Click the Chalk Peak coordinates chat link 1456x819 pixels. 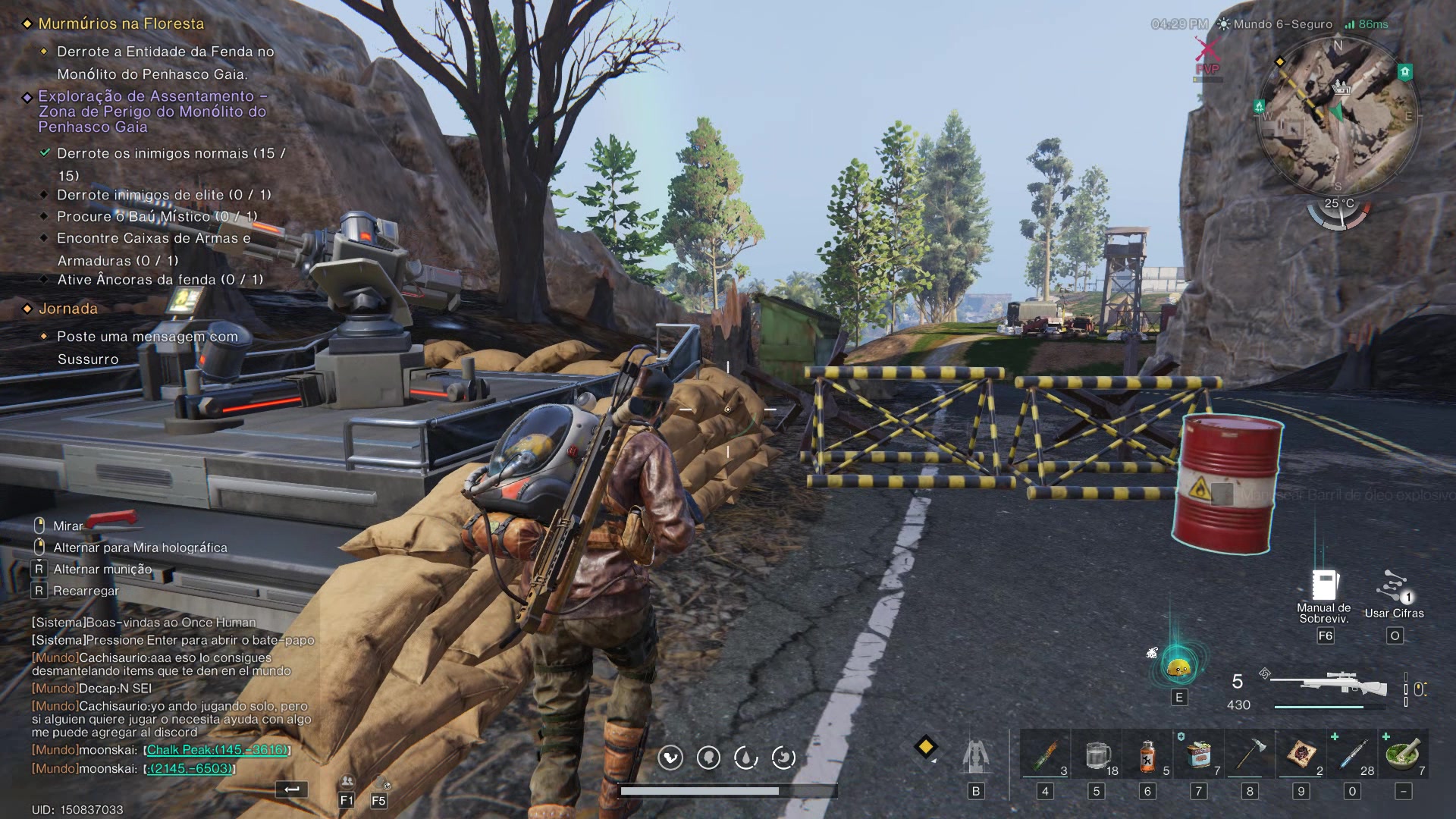(x=217, y=750)
